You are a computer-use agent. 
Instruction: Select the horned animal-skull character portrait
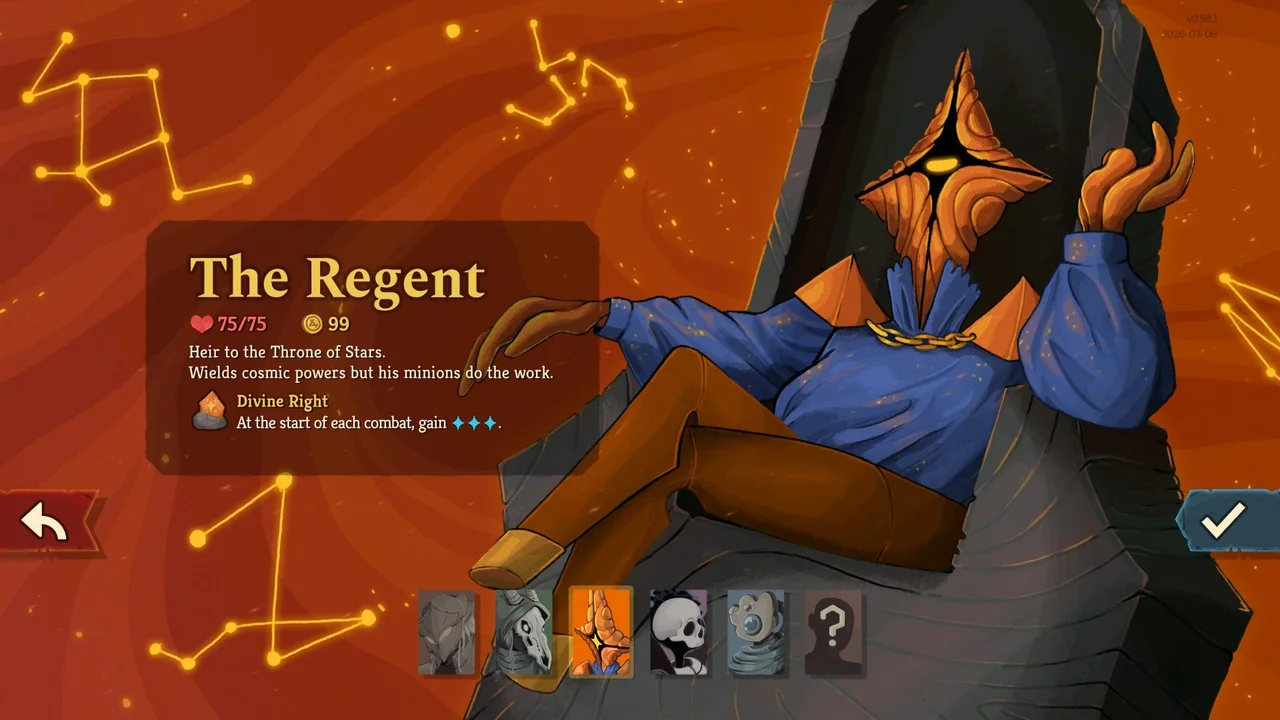[524, 634]
